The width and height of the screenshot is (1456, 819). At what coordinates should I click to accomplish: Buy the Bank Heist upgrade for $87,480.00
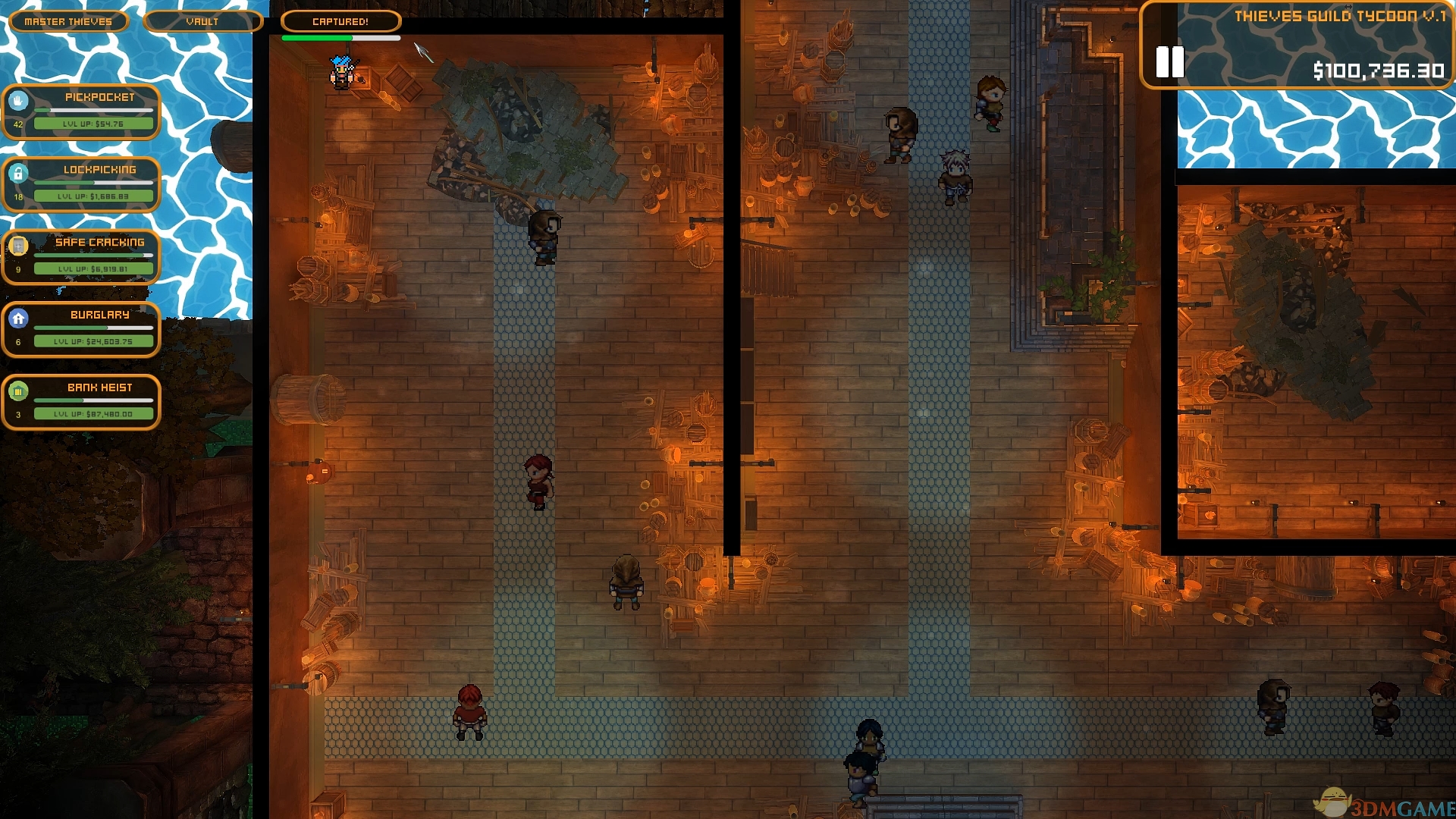tap(93, 414)
